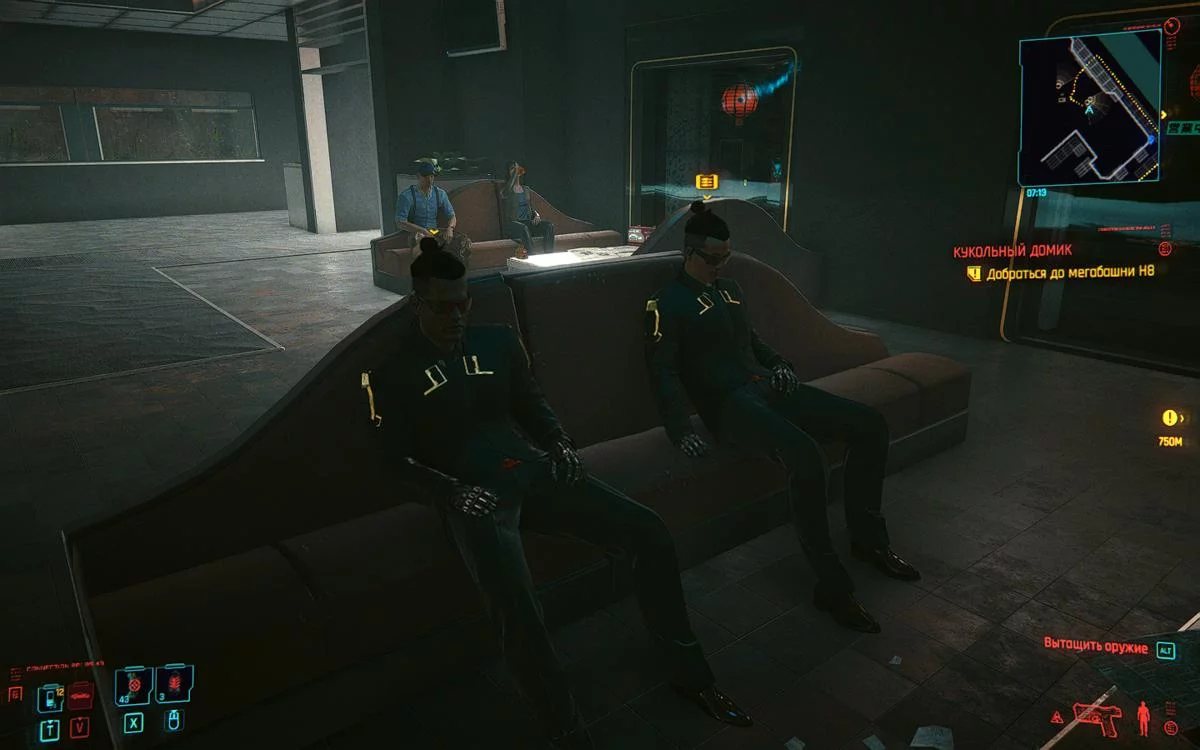
Task: Choose the grenade slot showing 43
Action: pos(134,686)
